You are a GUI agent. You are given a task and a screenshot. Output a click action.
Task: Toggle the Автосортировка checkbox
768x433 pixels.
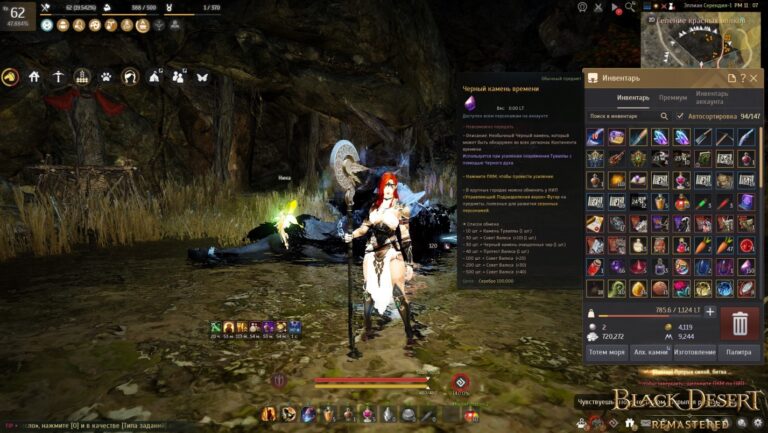[x=681, y=116]
